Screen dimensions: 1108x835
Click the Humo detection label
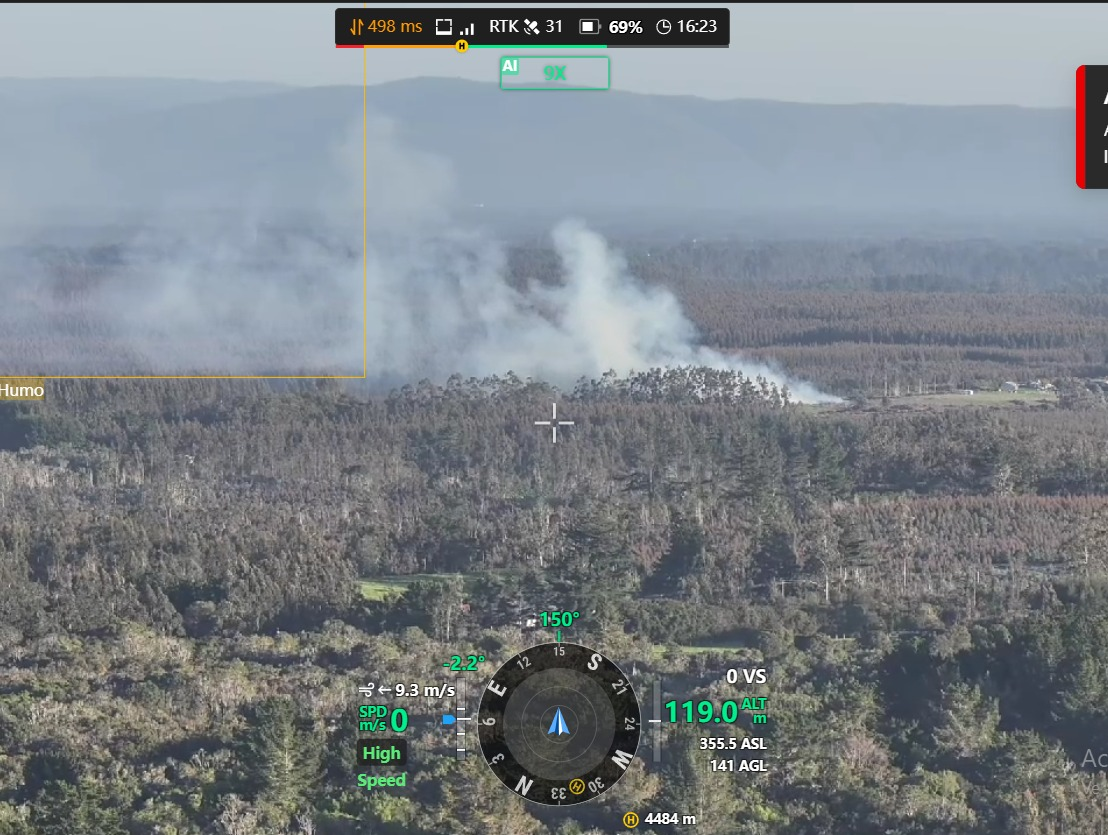22,390
